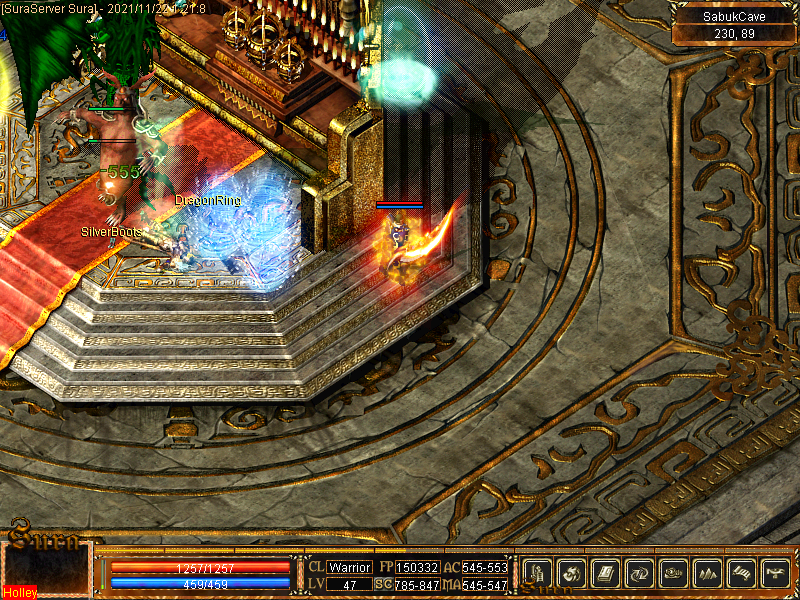Choose the unrolled scroll icon button
This screenshot has height=600, width=800.
742,573
